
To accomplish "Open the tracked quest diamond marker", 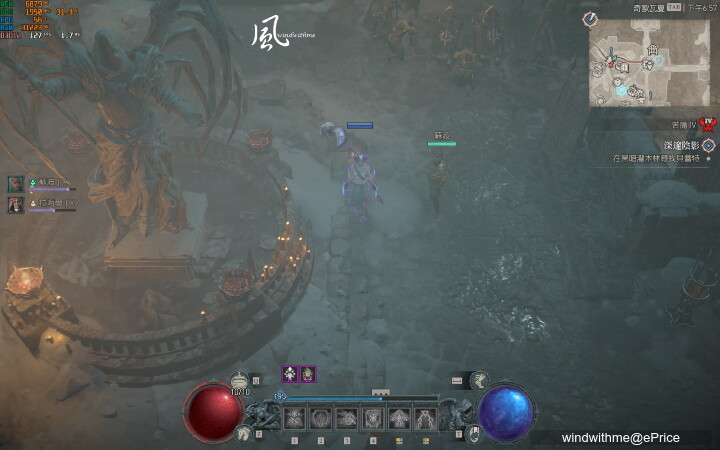I will tap(708, 145).
